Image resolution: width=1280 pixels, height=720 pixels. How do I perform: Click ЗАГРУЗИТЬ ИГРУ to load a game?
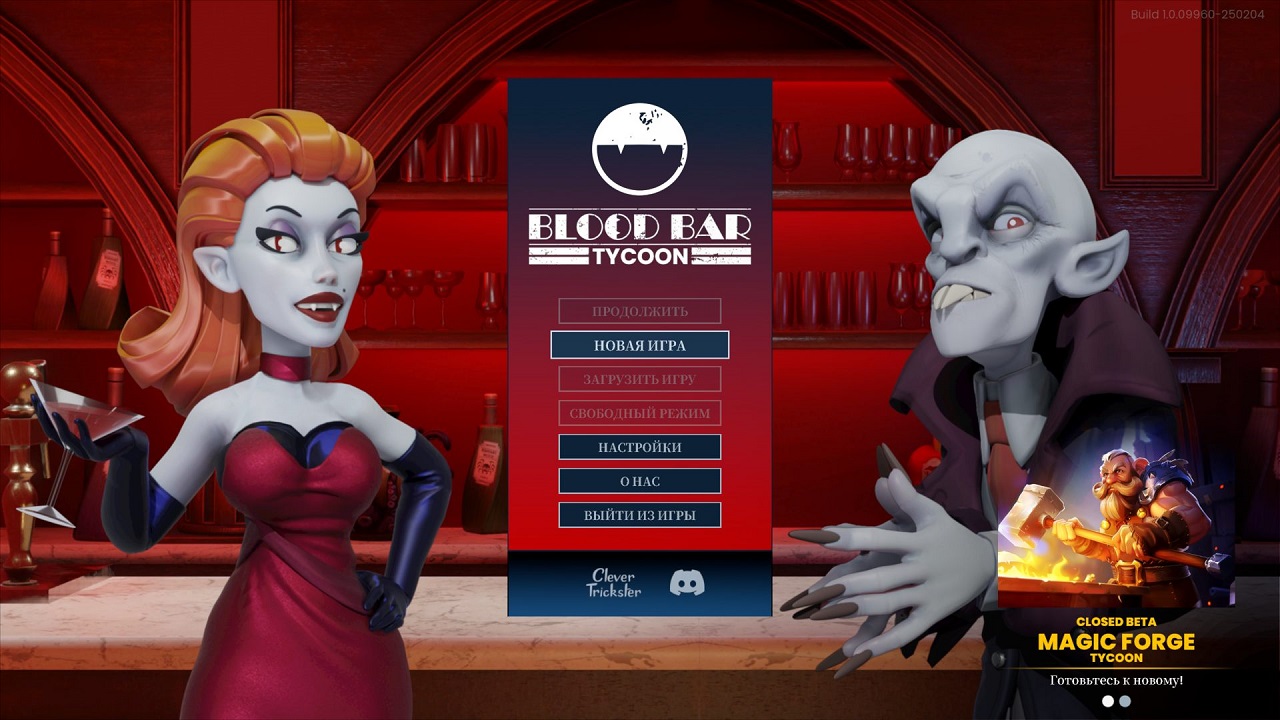pos(639,379)
